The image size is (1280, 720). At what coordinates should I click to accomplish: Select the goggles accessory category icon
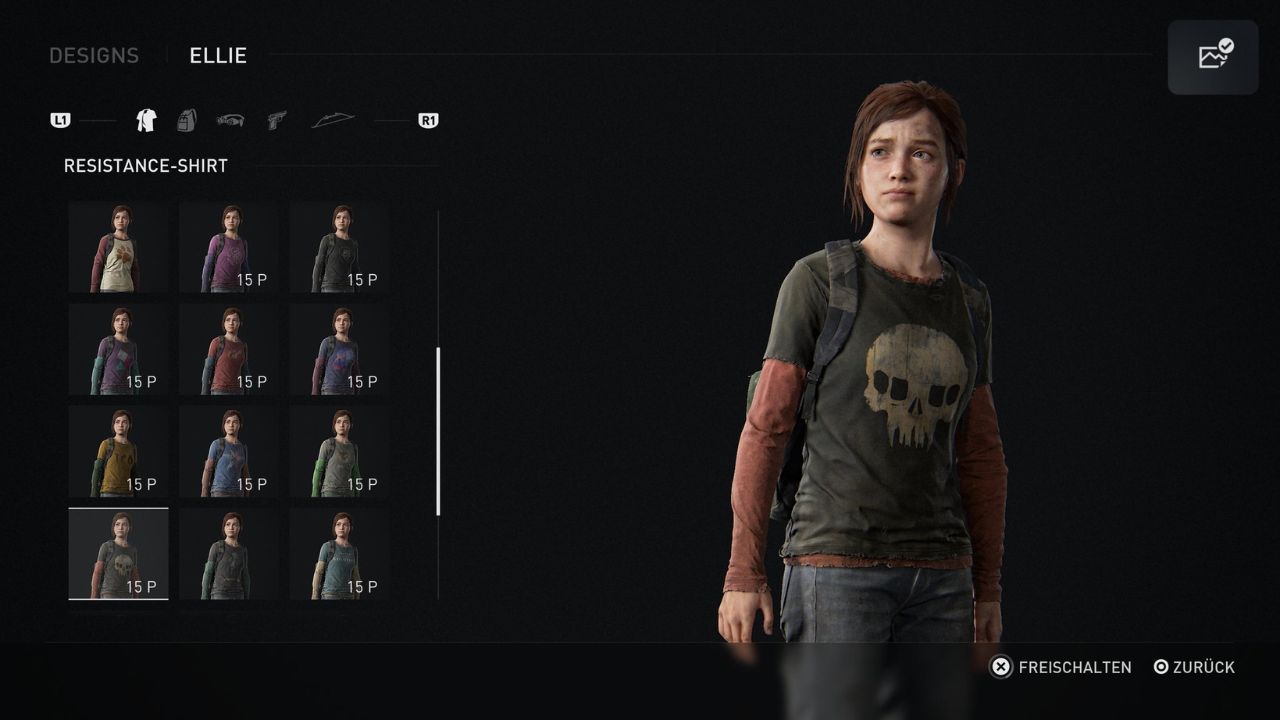(x=231, y=119)
